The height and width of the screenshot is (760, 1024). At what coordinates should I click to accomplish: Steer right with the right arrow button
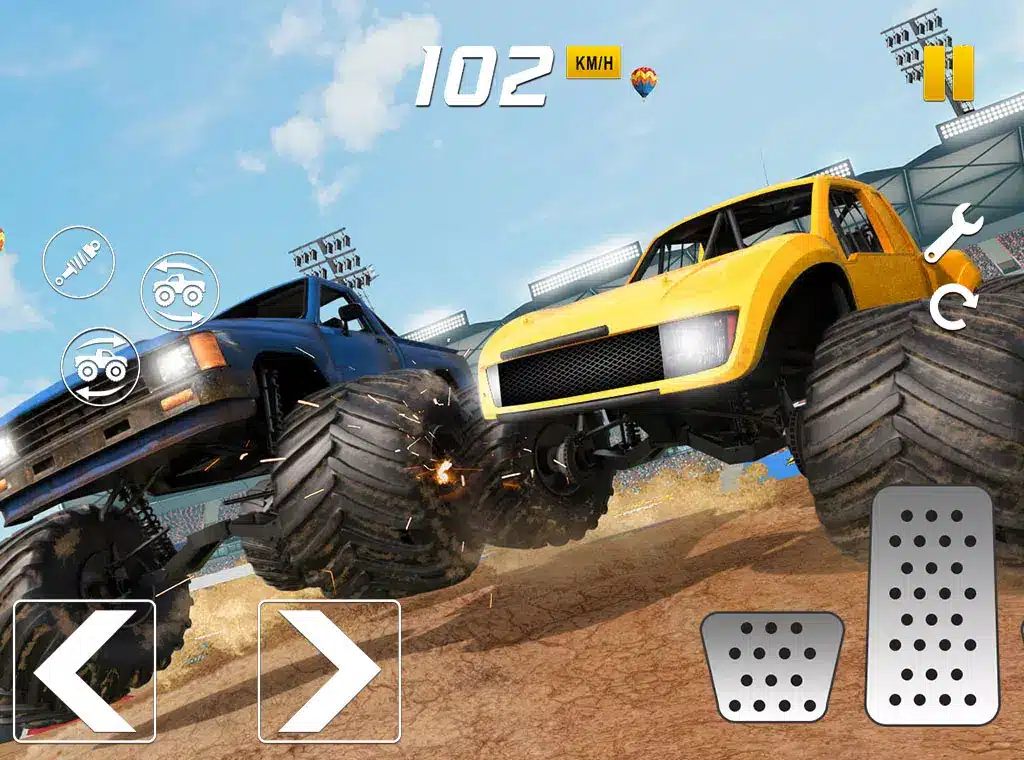pyautogui.click(x=329, y=671)
